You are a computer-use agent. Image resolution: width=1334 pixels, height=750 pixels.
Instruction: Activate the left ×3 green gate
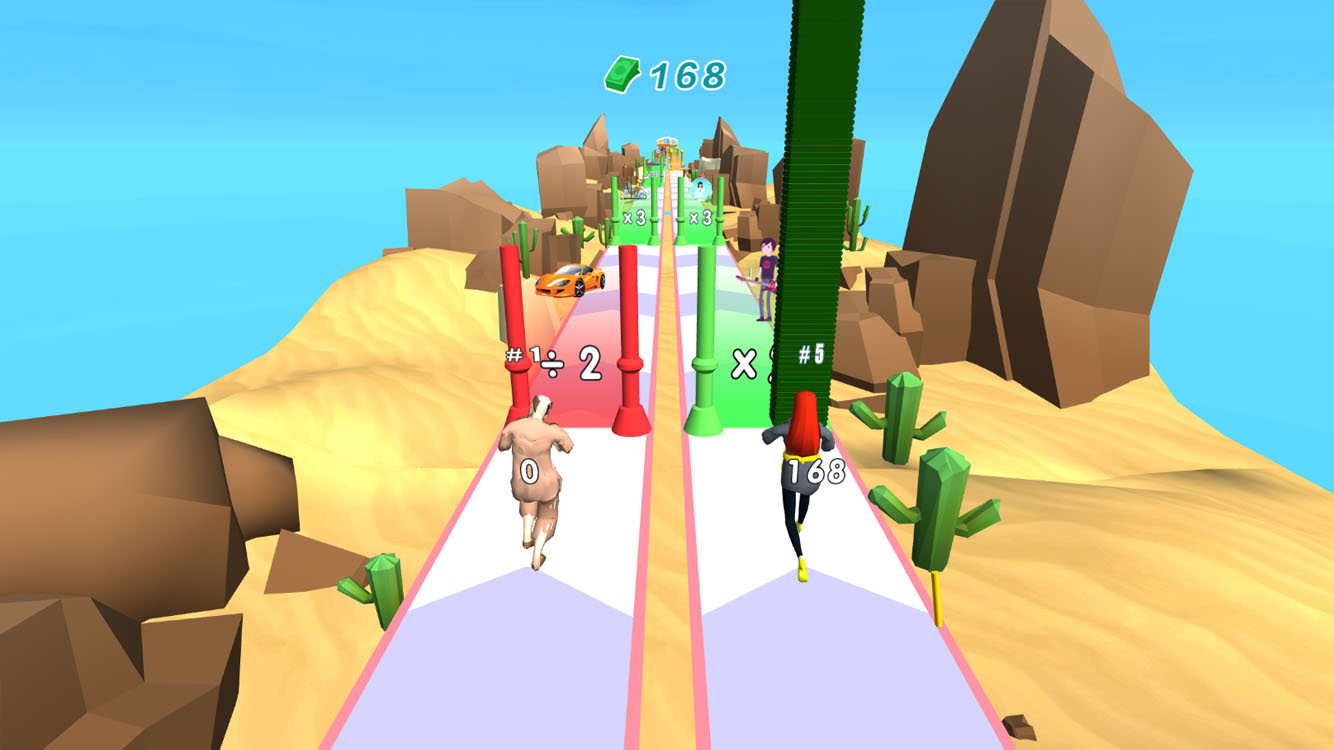[x=635, y=215]
